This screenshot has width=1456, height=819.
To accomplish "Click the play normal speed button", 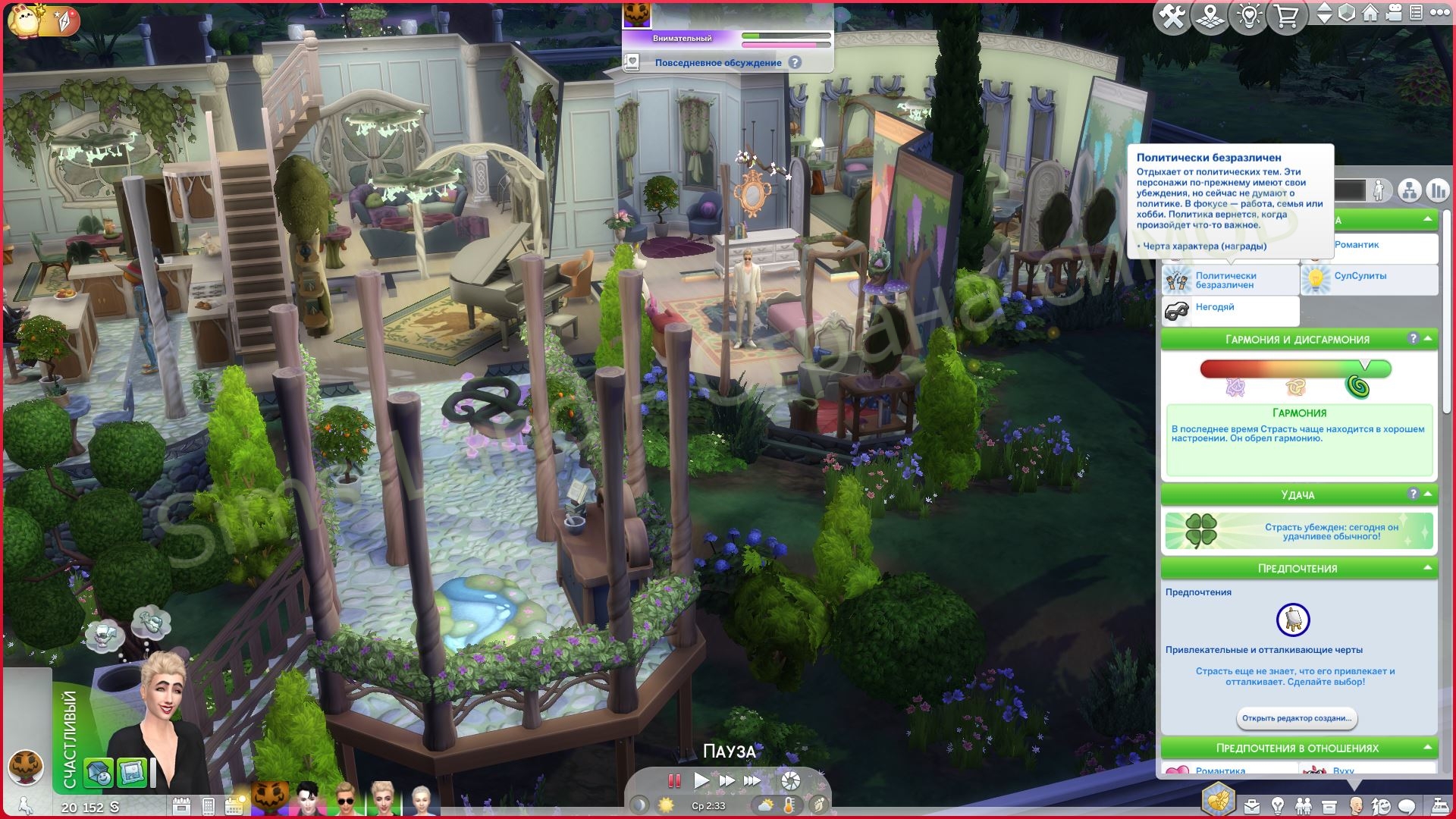I will point(701,780).
